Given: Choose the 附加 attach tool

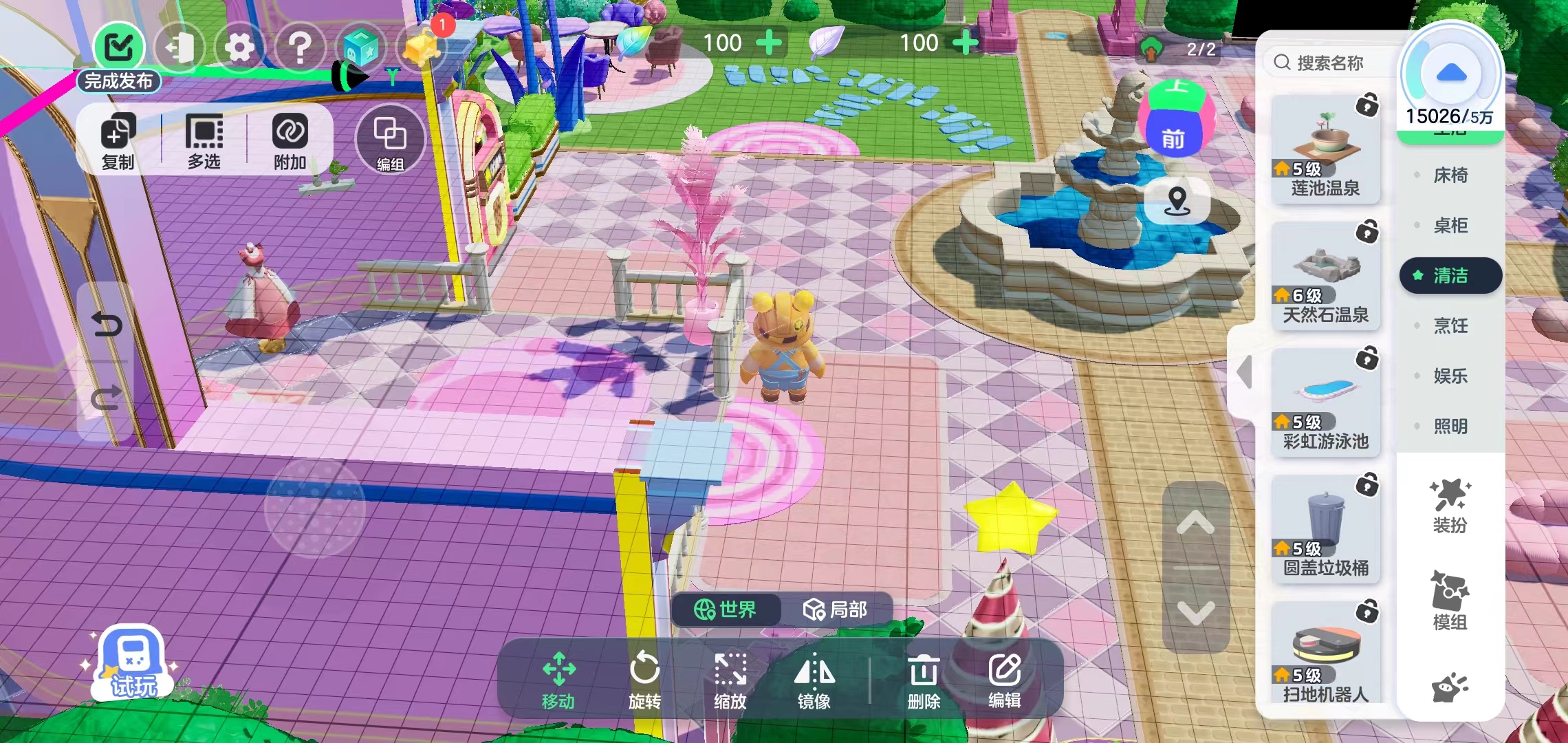Looking at the screenshot, I should click(290, 141).
